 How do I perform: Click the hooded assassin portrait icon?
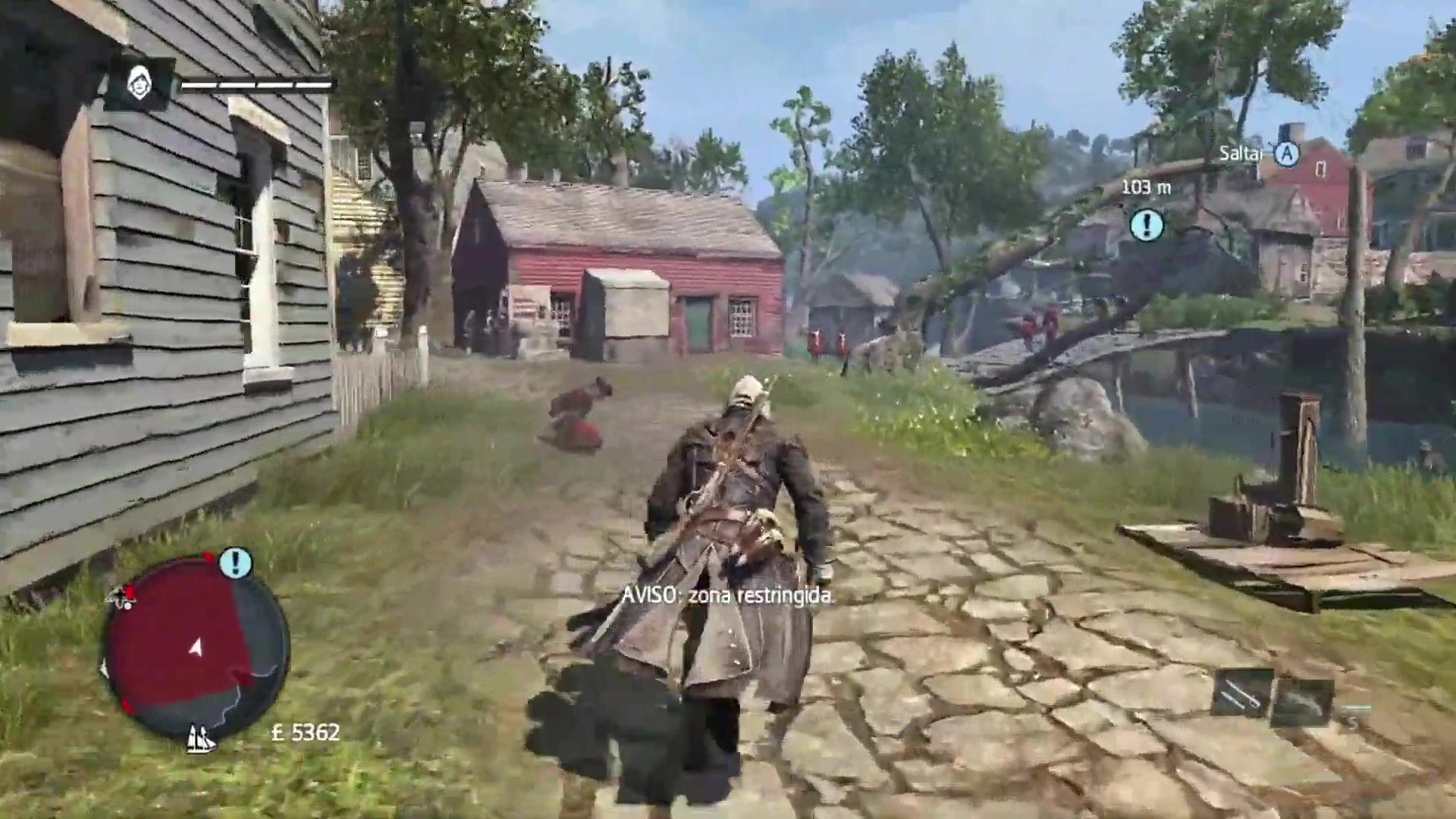click(140, 83)
